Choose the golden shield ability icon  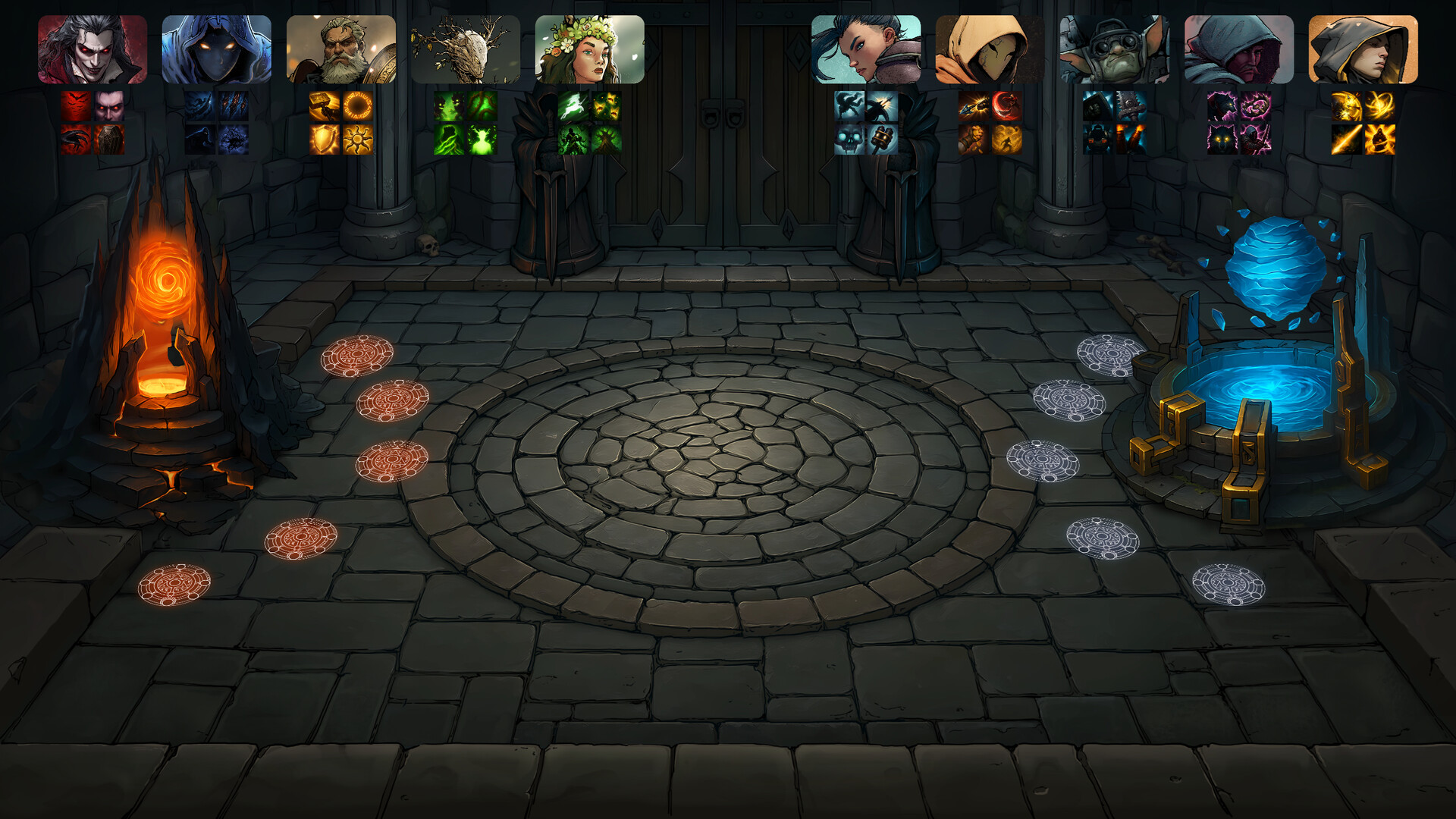[x=325, y=140]
